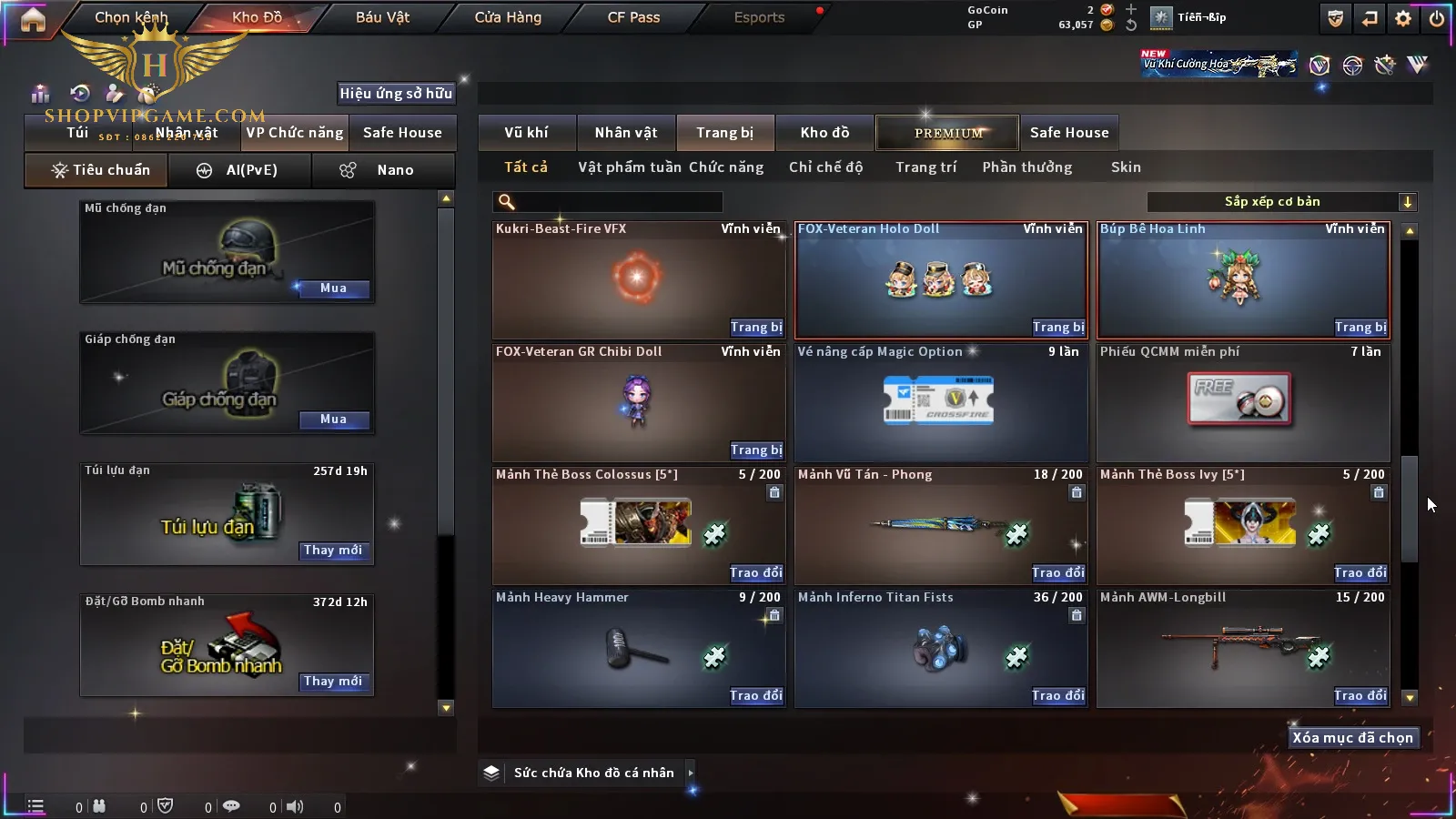Equip the Kukri-Beast-Fire VFX item

pyautogui.click(x=755, y=328)
